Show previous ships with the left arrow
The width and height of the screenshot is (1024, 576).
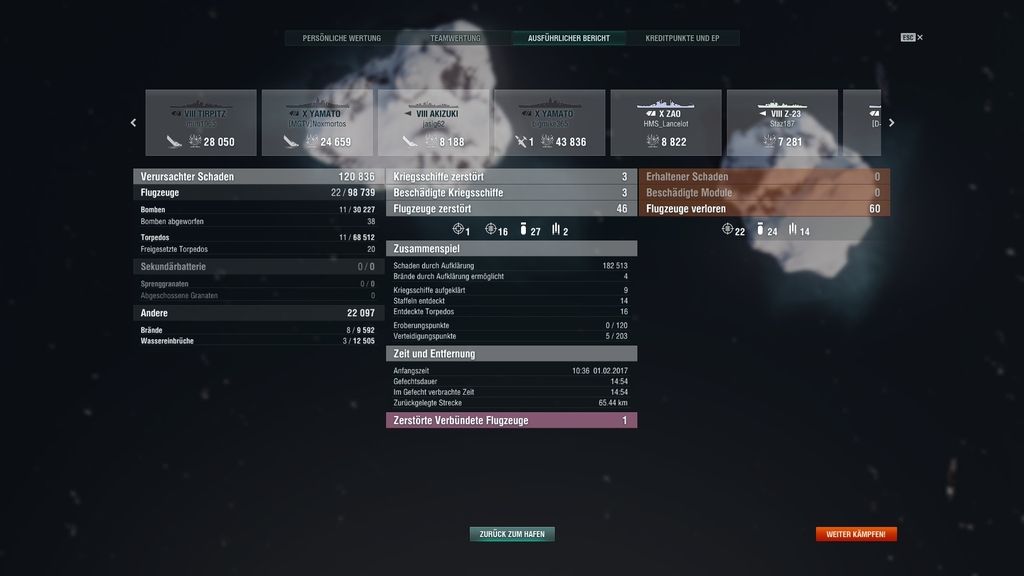pos(134,123)
